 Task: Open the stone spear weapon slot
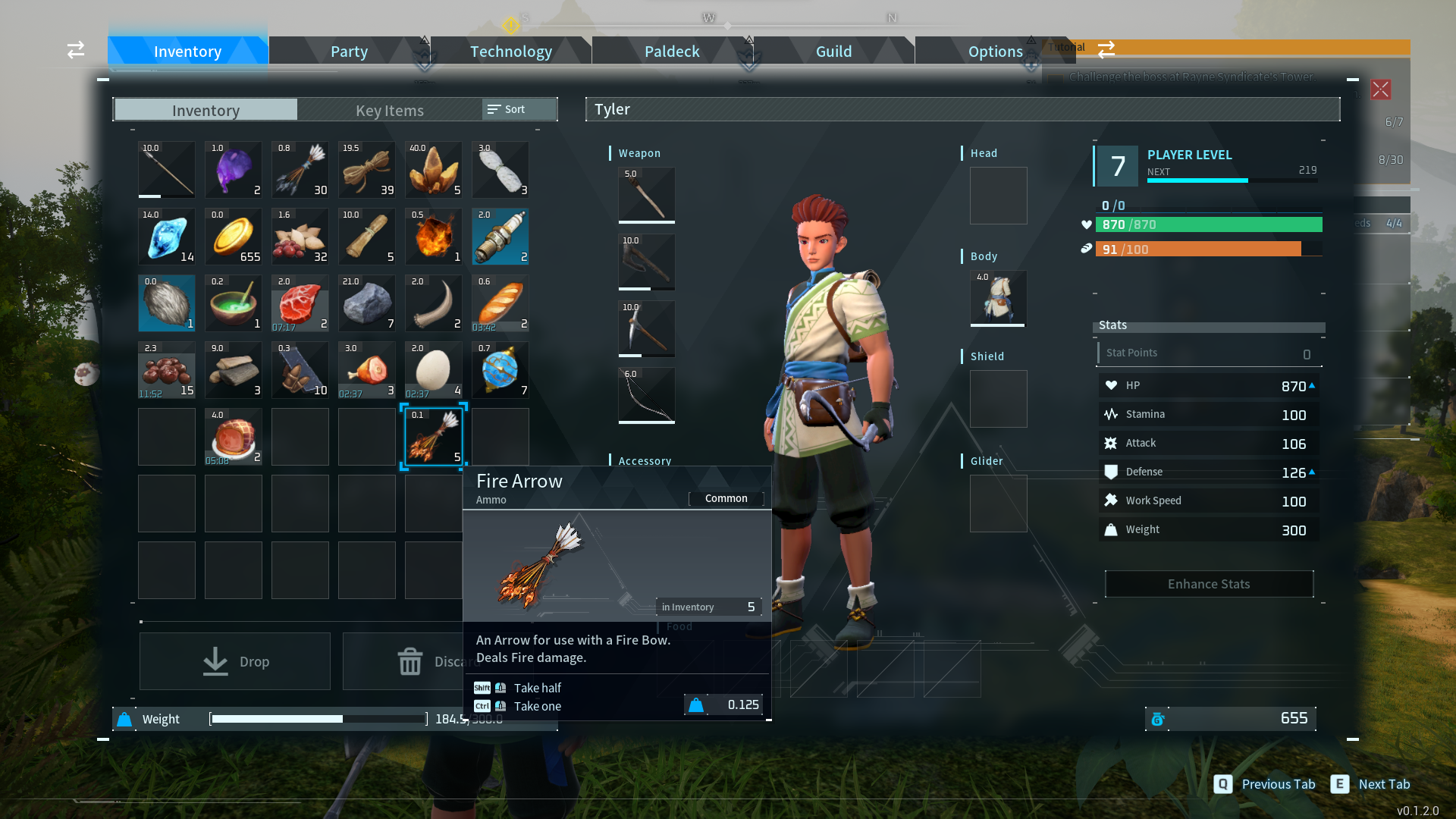[x=645, y=196]
